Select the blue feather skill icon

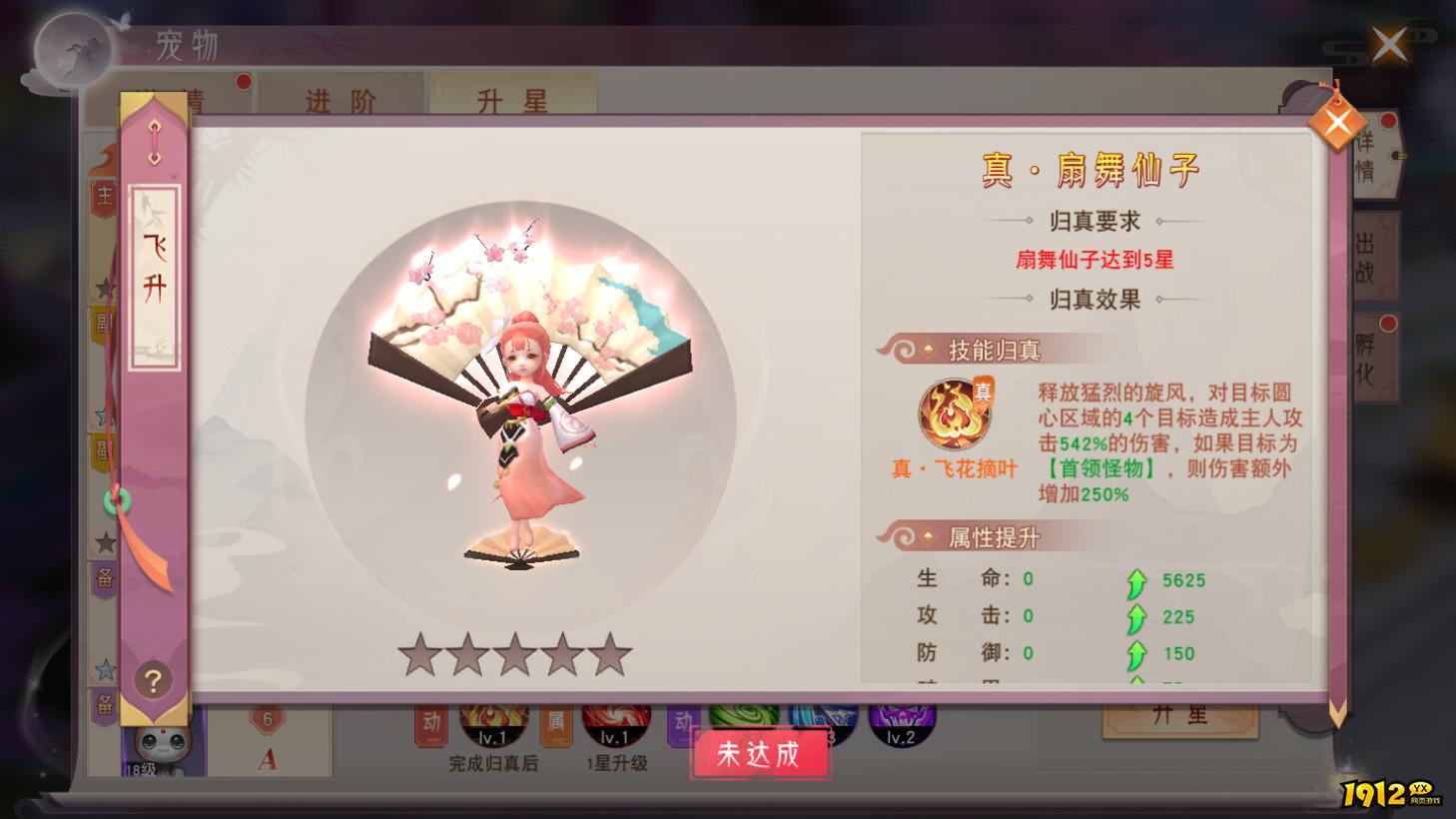pos(824,719)
